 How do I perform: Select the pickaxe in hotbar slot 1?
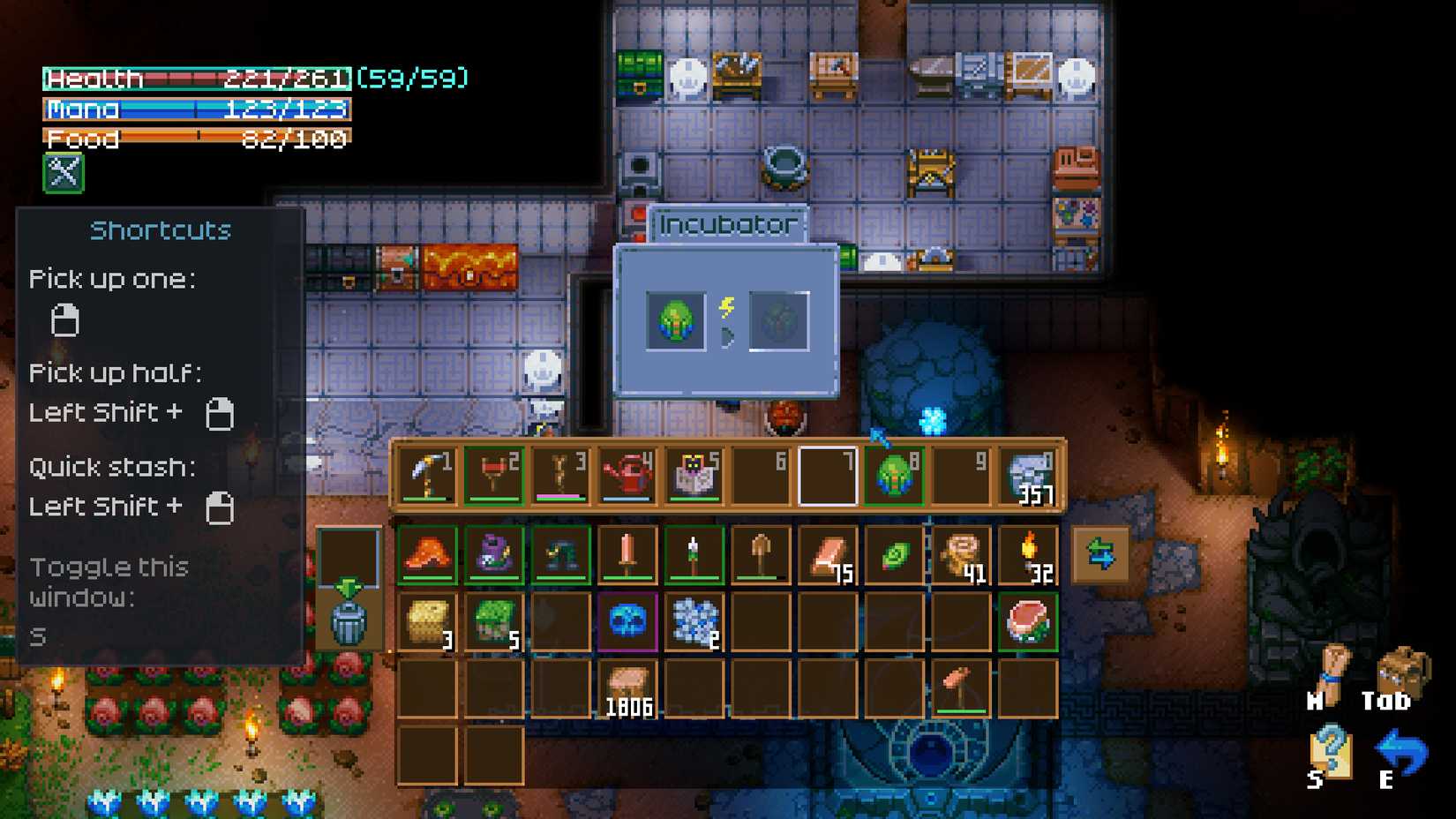(x=427, y=472)
